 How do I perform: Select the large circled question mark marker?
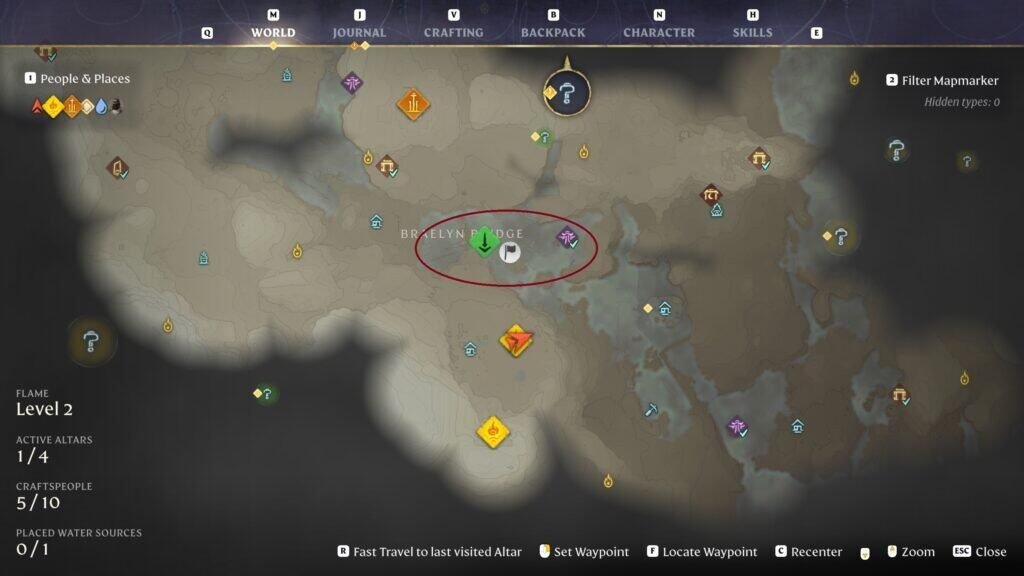pyautogui.click(x=567, y=94)
